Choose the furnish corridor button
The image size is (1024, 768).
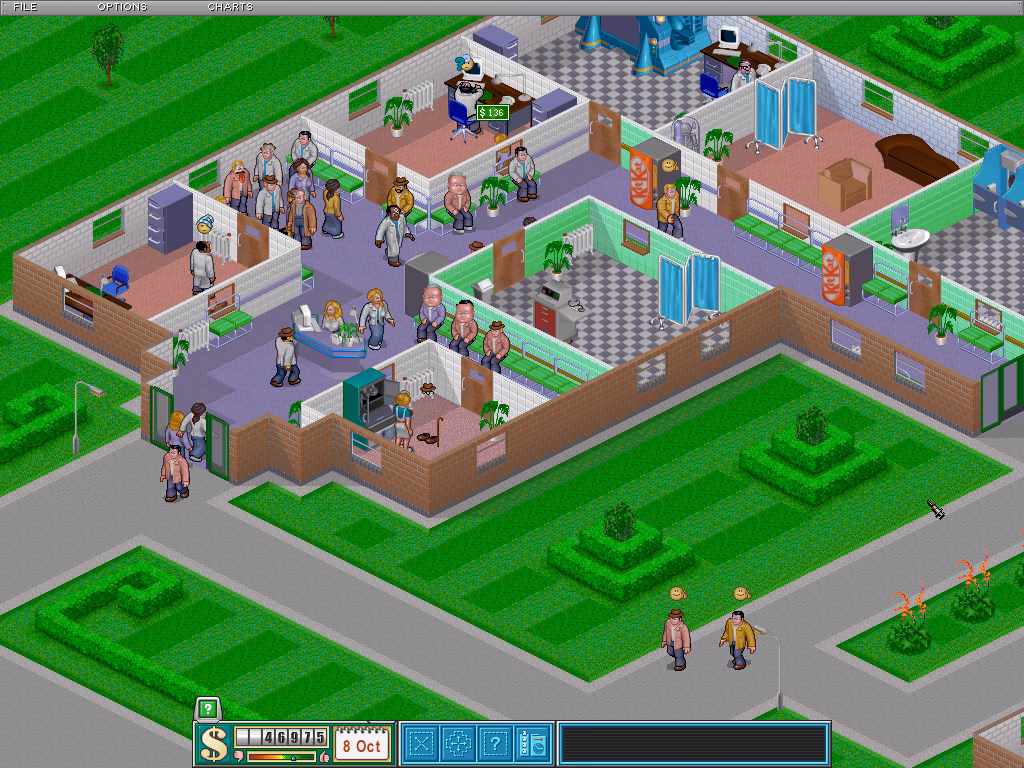(459, 744)
